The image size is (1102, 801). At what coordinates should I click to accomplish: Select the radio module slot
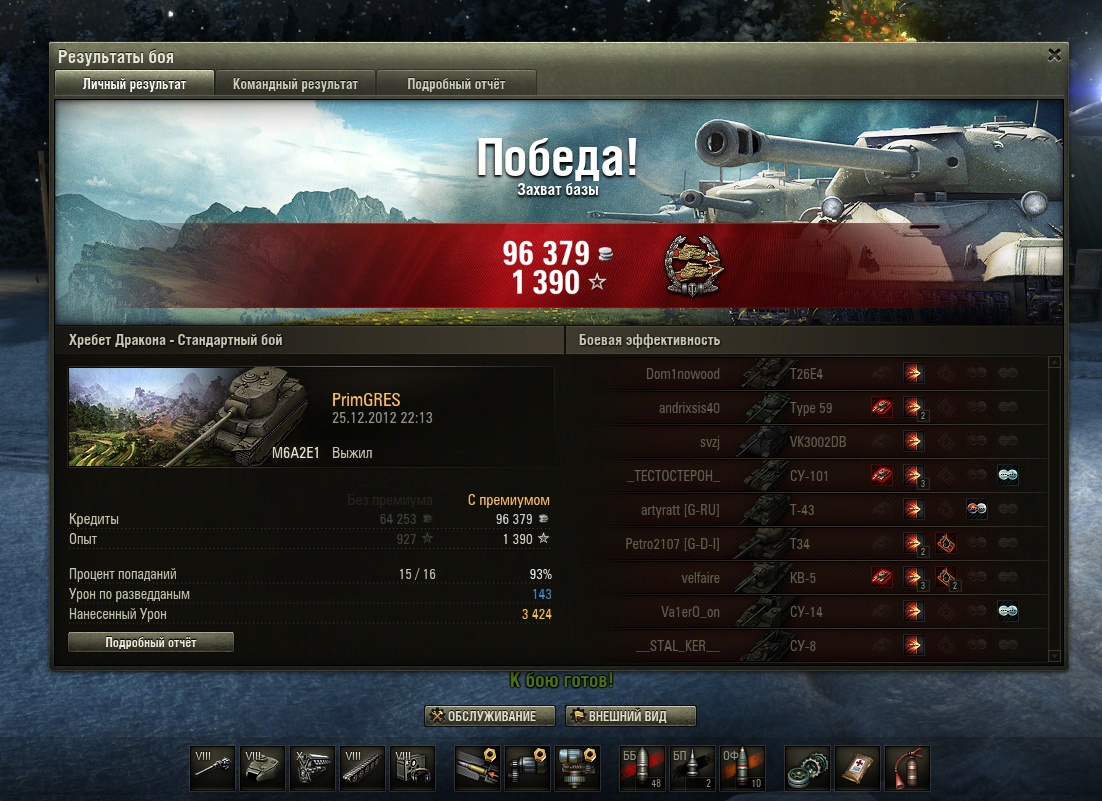[x=413, y=768]
